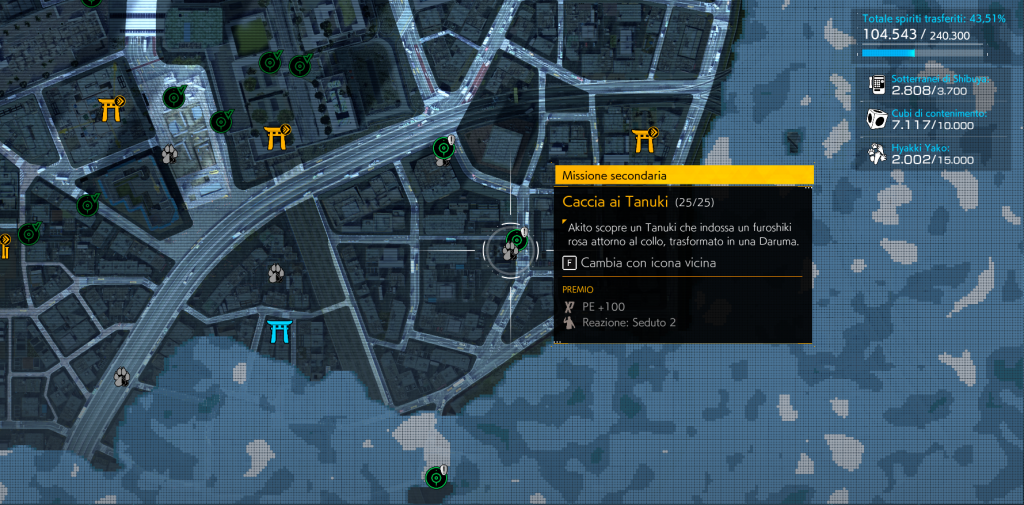Pick the paw print marker nearest the blue torii
Screen dimensions: 1024x505
[x=276, y=271]
